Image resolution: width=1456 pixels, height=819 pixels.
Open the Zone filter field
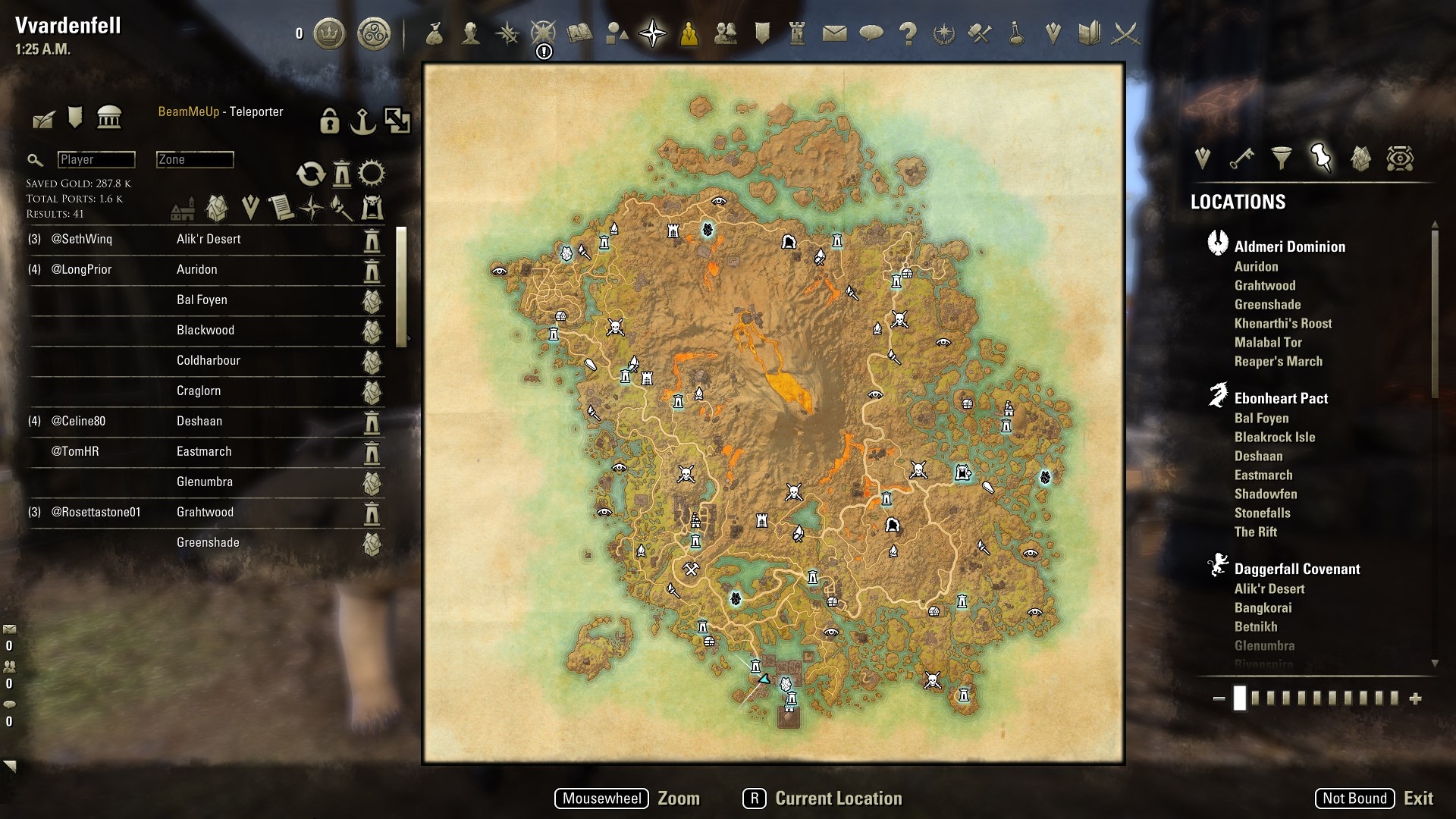193,159
